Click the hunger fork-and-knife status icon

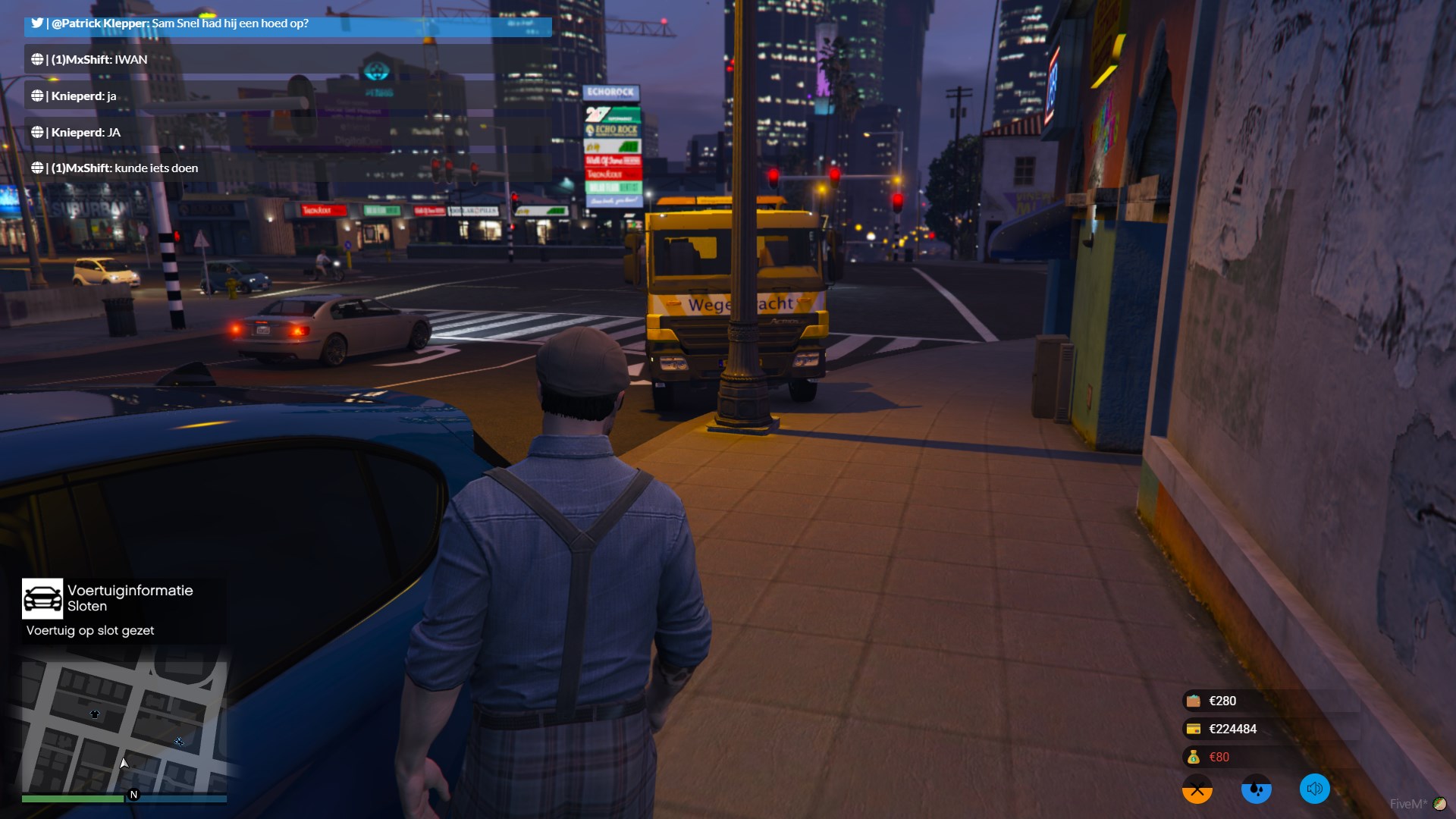(1197, 789)
